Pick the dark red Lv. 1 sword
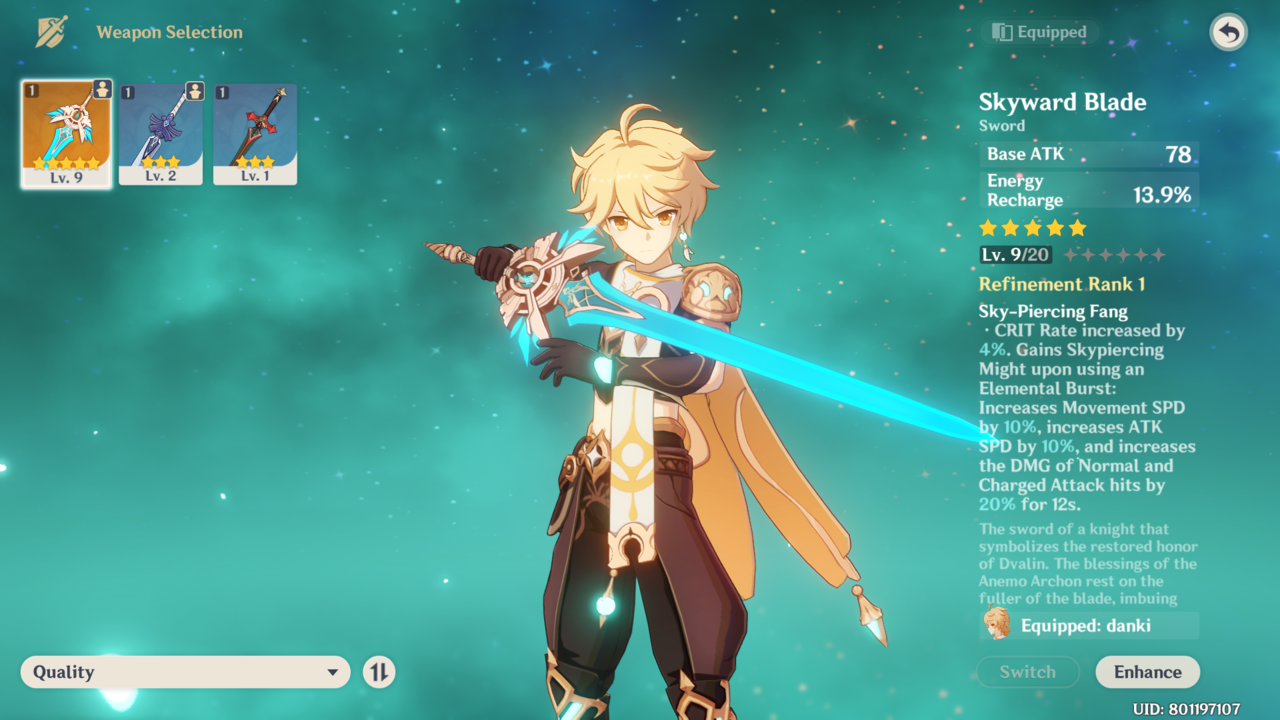 coord(255,134)
